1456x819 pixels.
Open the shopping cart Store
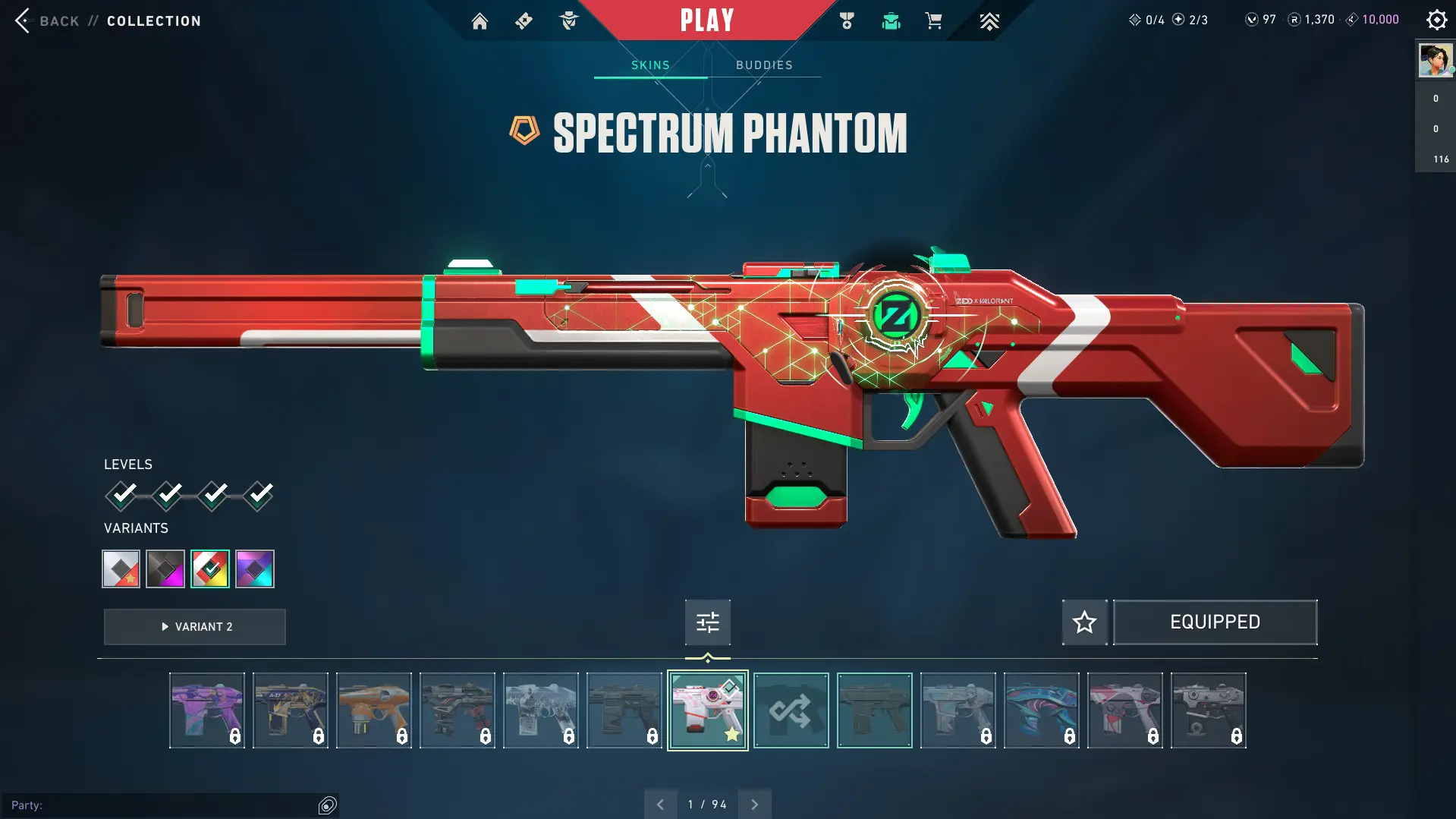(933, 21)
